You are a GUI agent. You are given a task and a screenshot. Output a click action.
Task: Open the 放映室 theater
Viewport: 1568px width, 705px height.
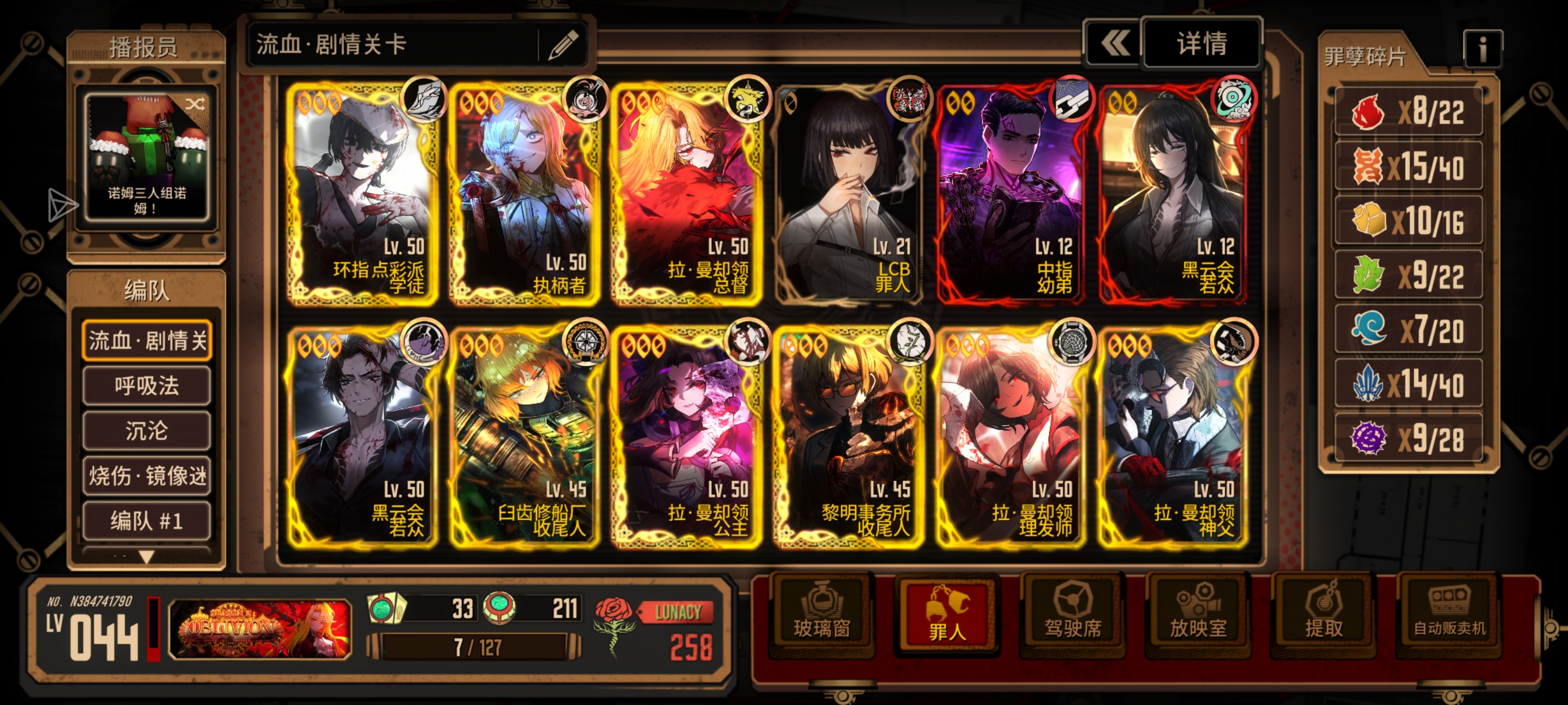click(x=1198, y=615)
